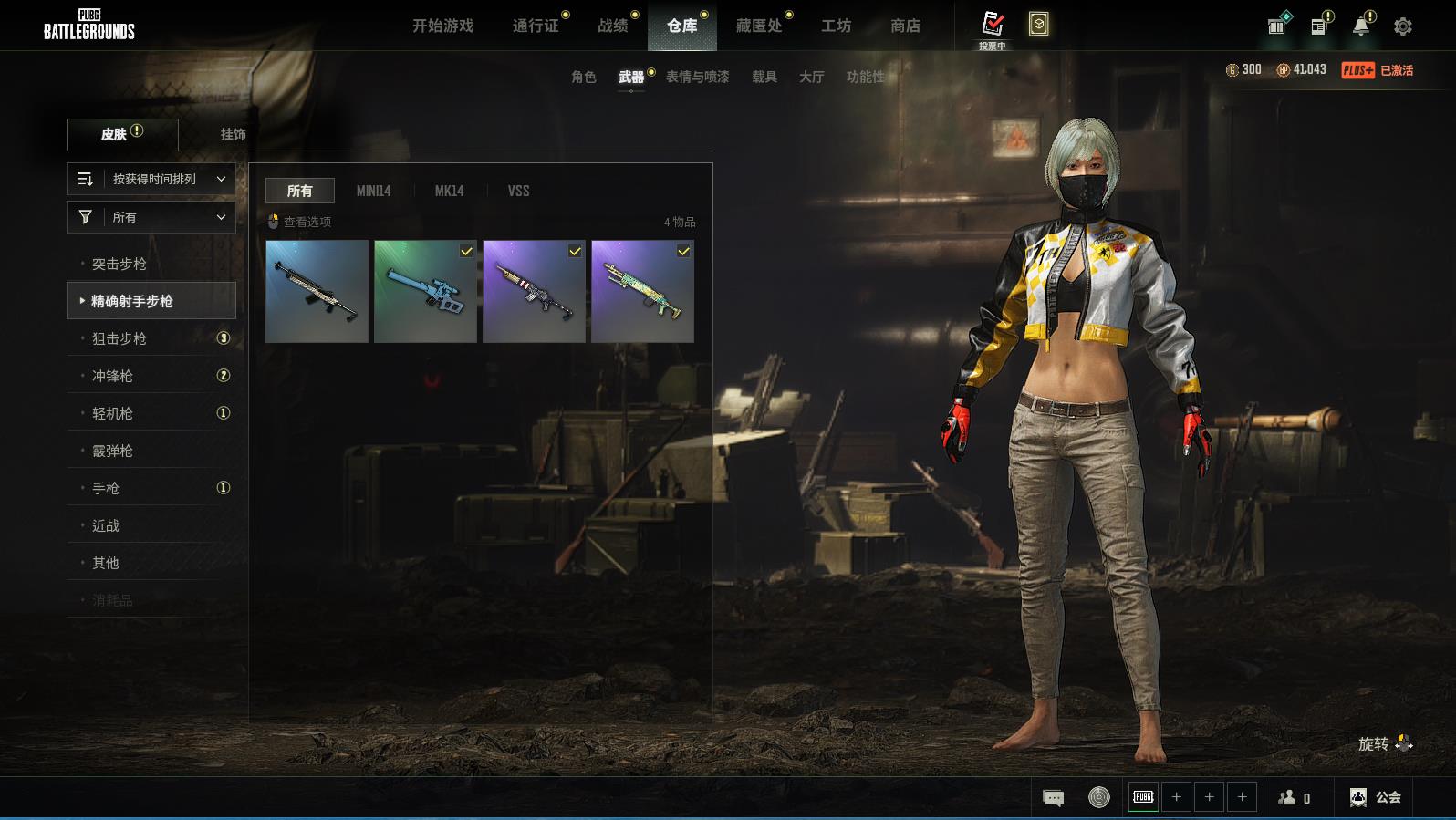Expand the 所有 filter dropdown
Image resolution: width=1456 pixels, height=820 pixels.
point(151,217)
